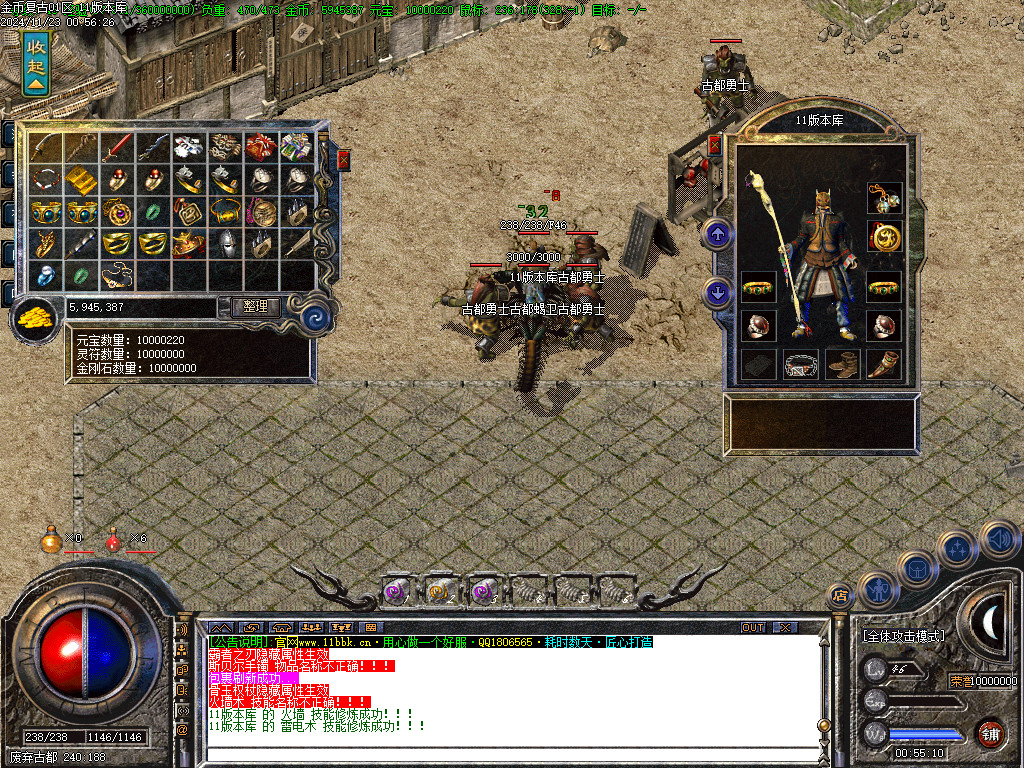Viewport: 1024px width, 768px height.
Task: Select the red sword in the bag
Action: (115, 148)
